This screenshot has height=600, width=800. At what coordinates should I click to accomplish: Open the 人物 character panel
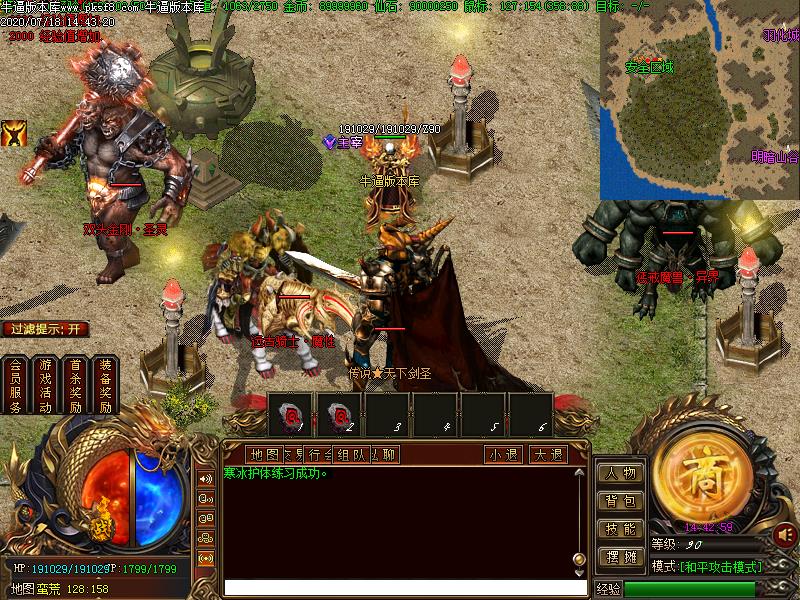coord(621,473)
